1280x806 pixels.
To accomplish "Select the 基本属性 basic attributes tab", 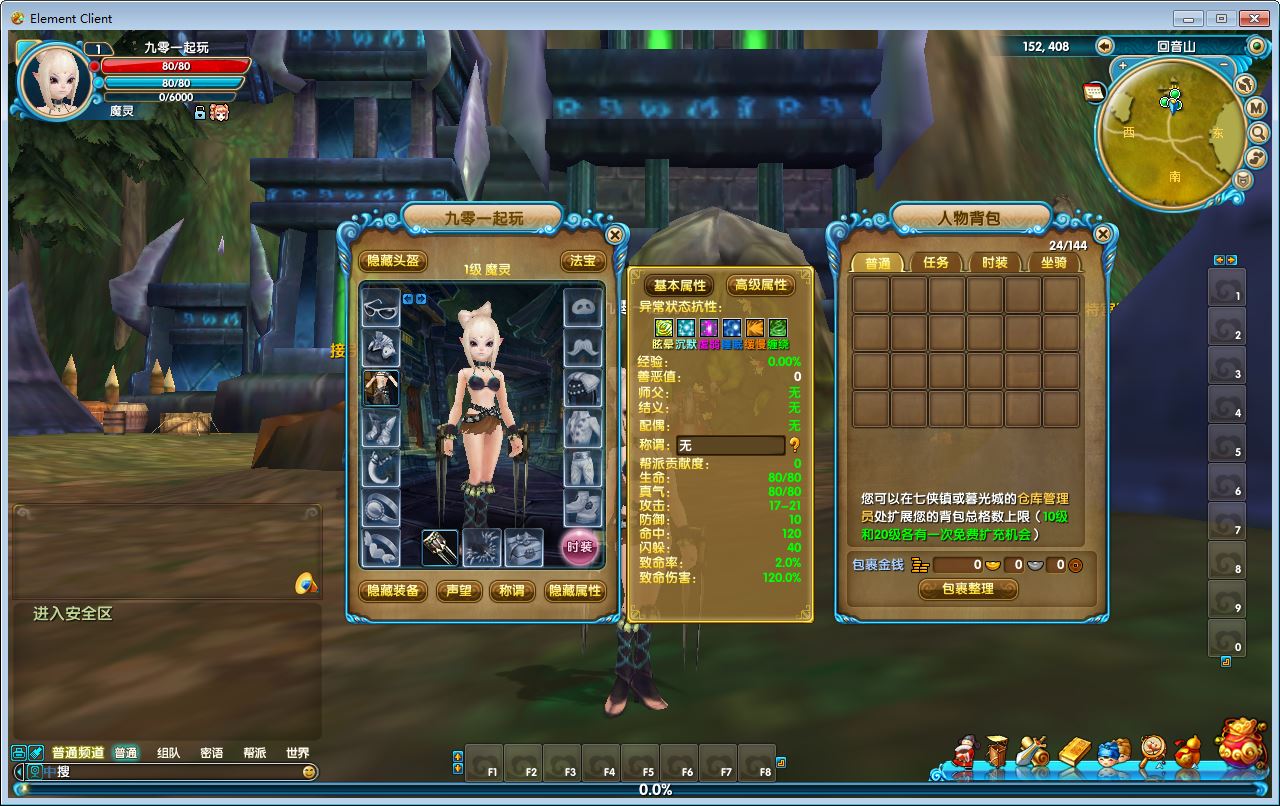I will 680,285.
